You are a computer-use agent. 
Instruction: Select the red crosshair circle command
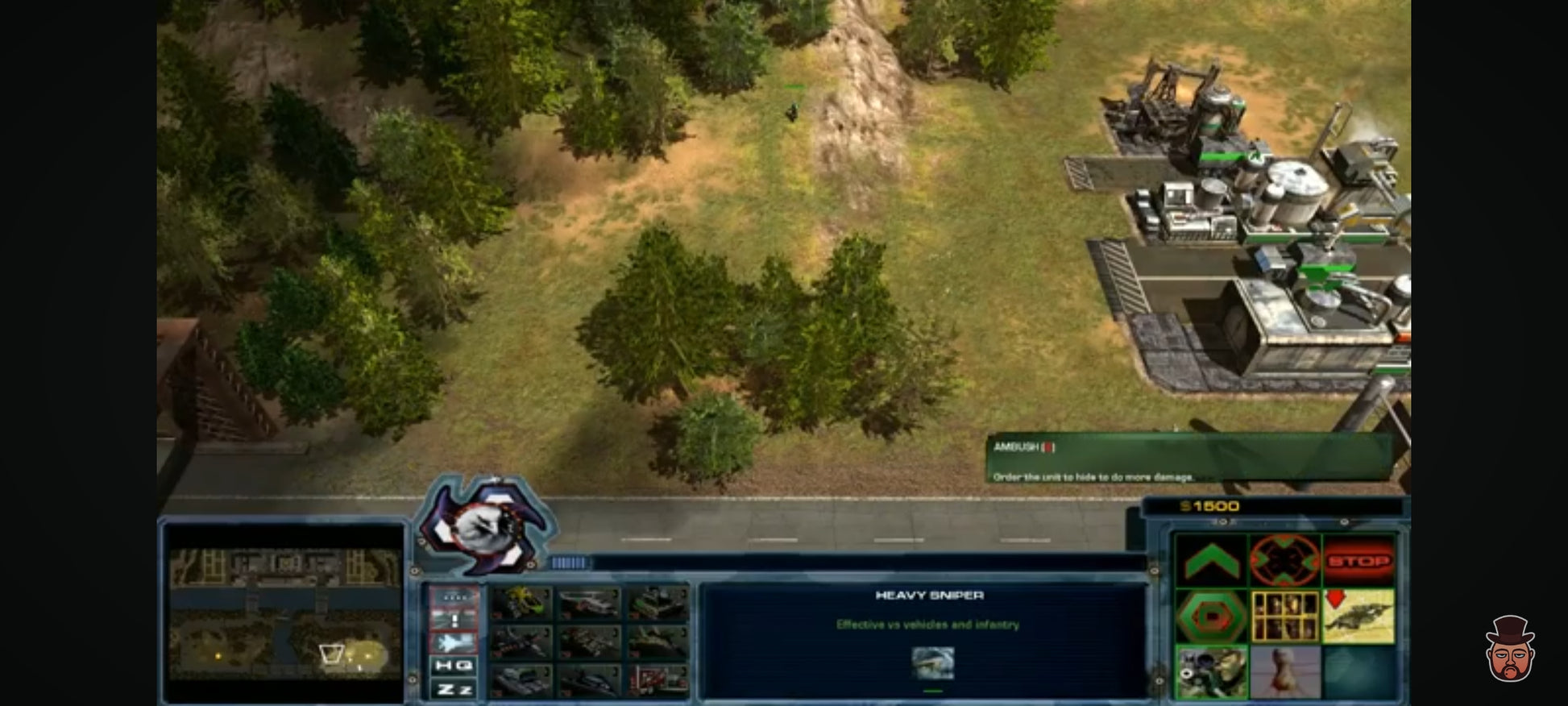tap(1284, 560)
